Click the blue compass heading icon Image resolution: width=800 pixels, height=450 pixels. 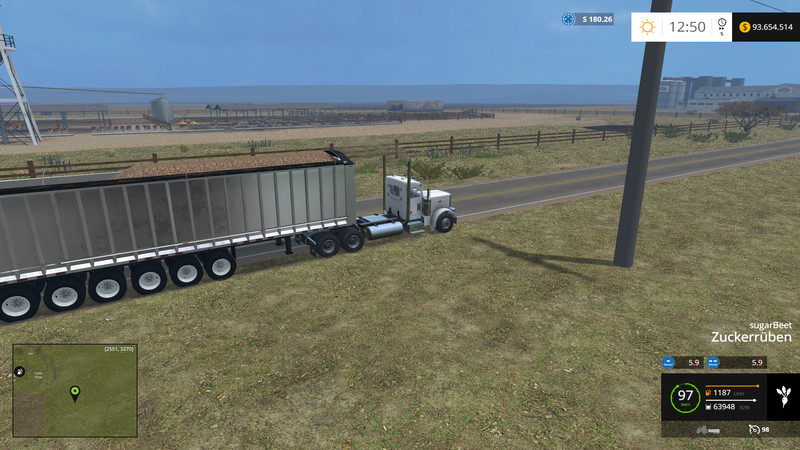pyautogui.click(x=568, y=19)
